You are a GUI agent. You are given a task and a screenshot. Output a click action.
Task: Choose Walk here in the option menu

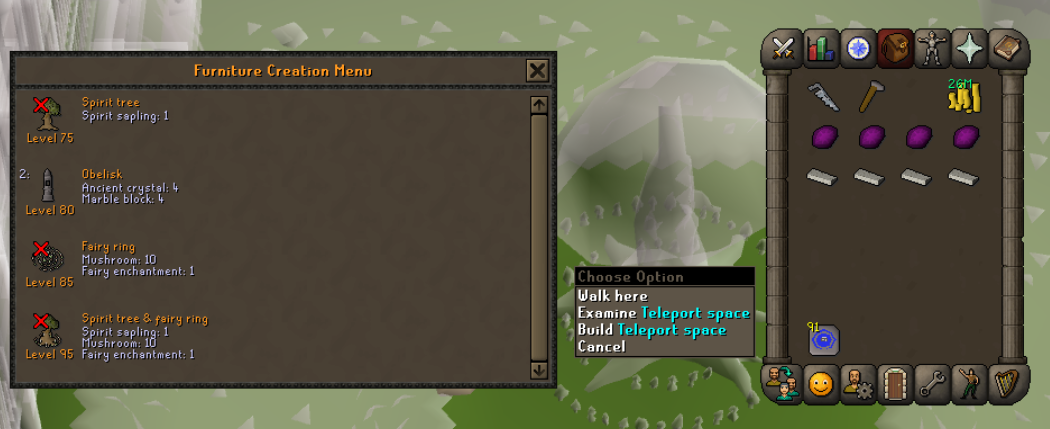coord(613,296)
